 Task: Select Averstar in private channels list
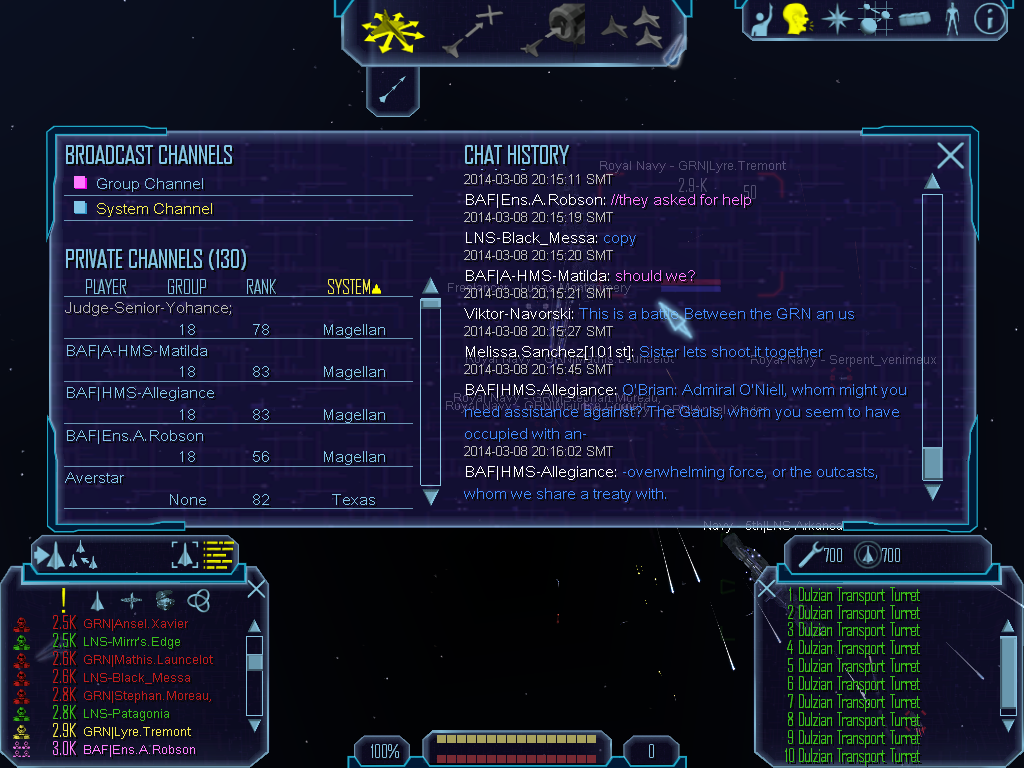pos(95,478)
